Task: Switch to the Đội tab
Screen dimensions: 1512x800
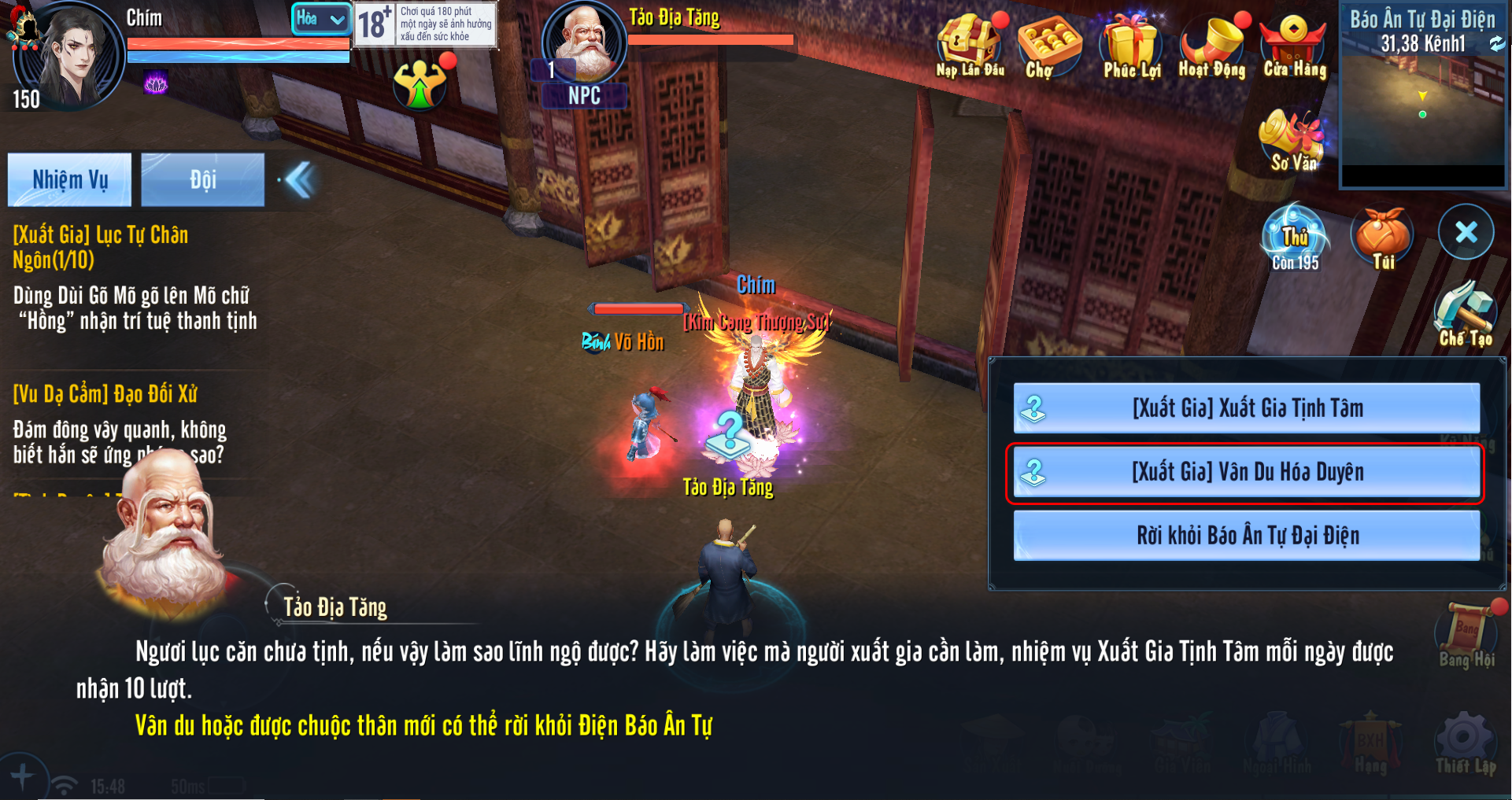Action: click(202, 179)
